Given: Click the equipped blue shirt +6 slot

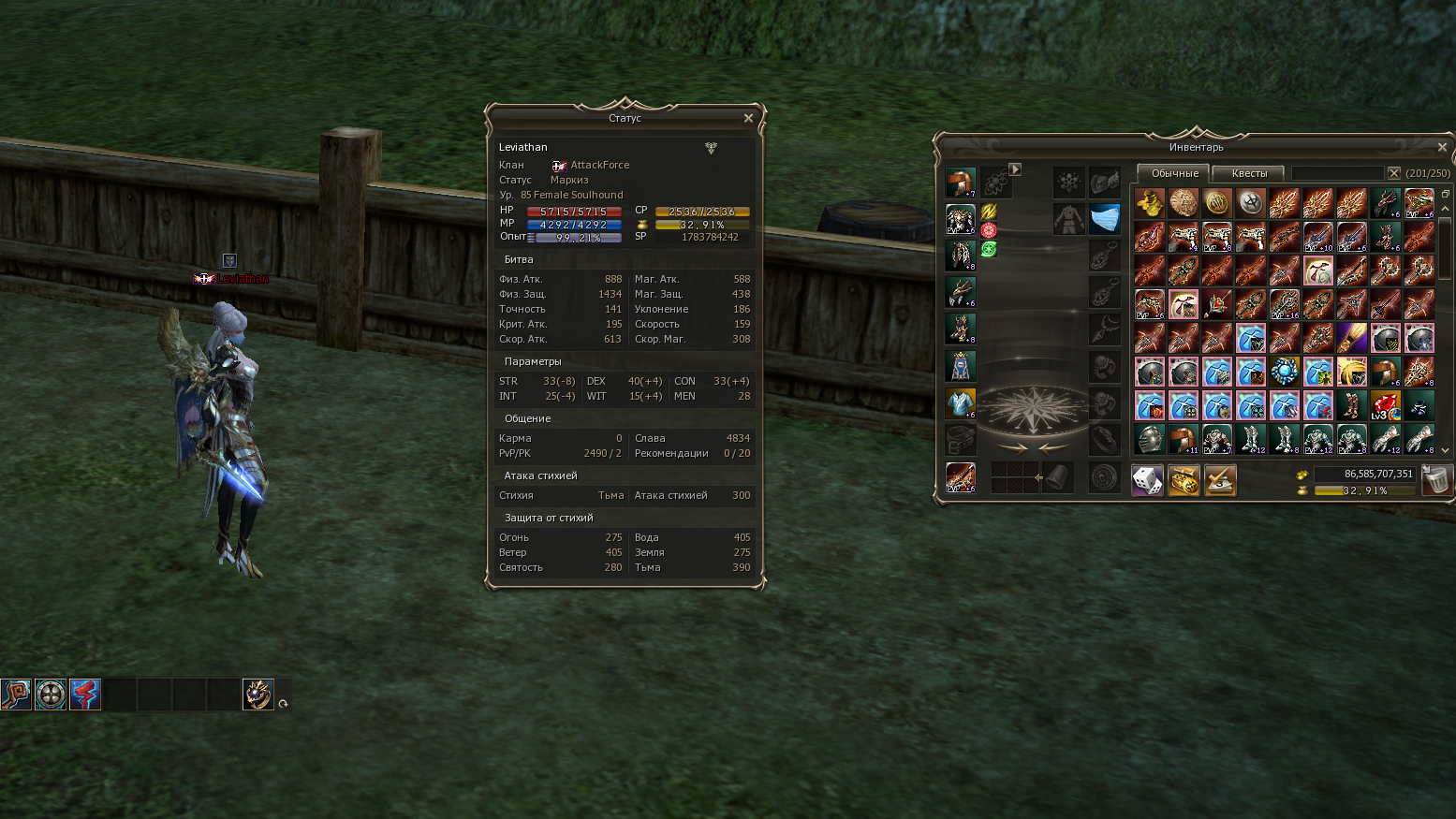Looking at the screenshot, I should coord(961,402).
